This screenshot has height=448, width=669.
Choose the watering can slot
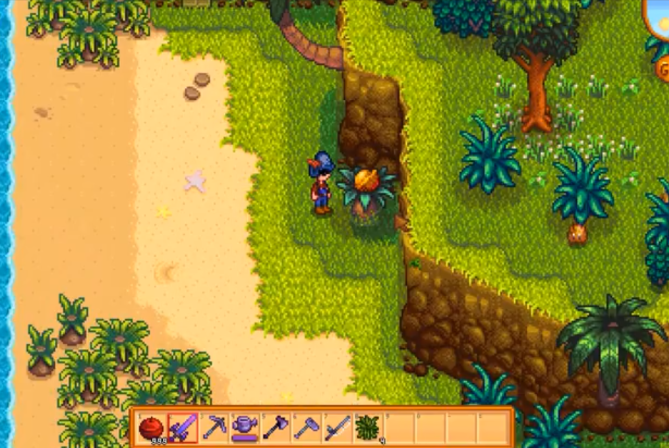pos(244,427)
